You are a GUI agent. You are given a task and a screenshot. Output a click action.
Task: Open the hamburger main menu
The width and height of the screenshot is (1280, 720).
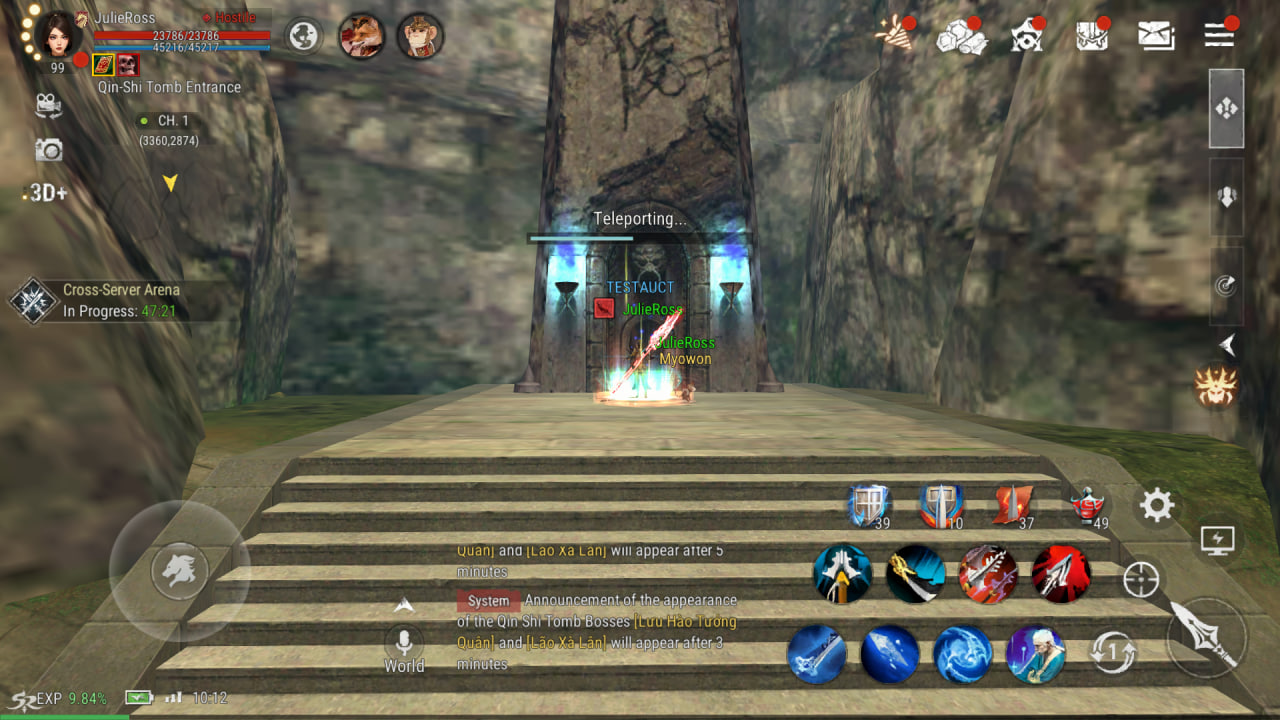coord(1219,35)
